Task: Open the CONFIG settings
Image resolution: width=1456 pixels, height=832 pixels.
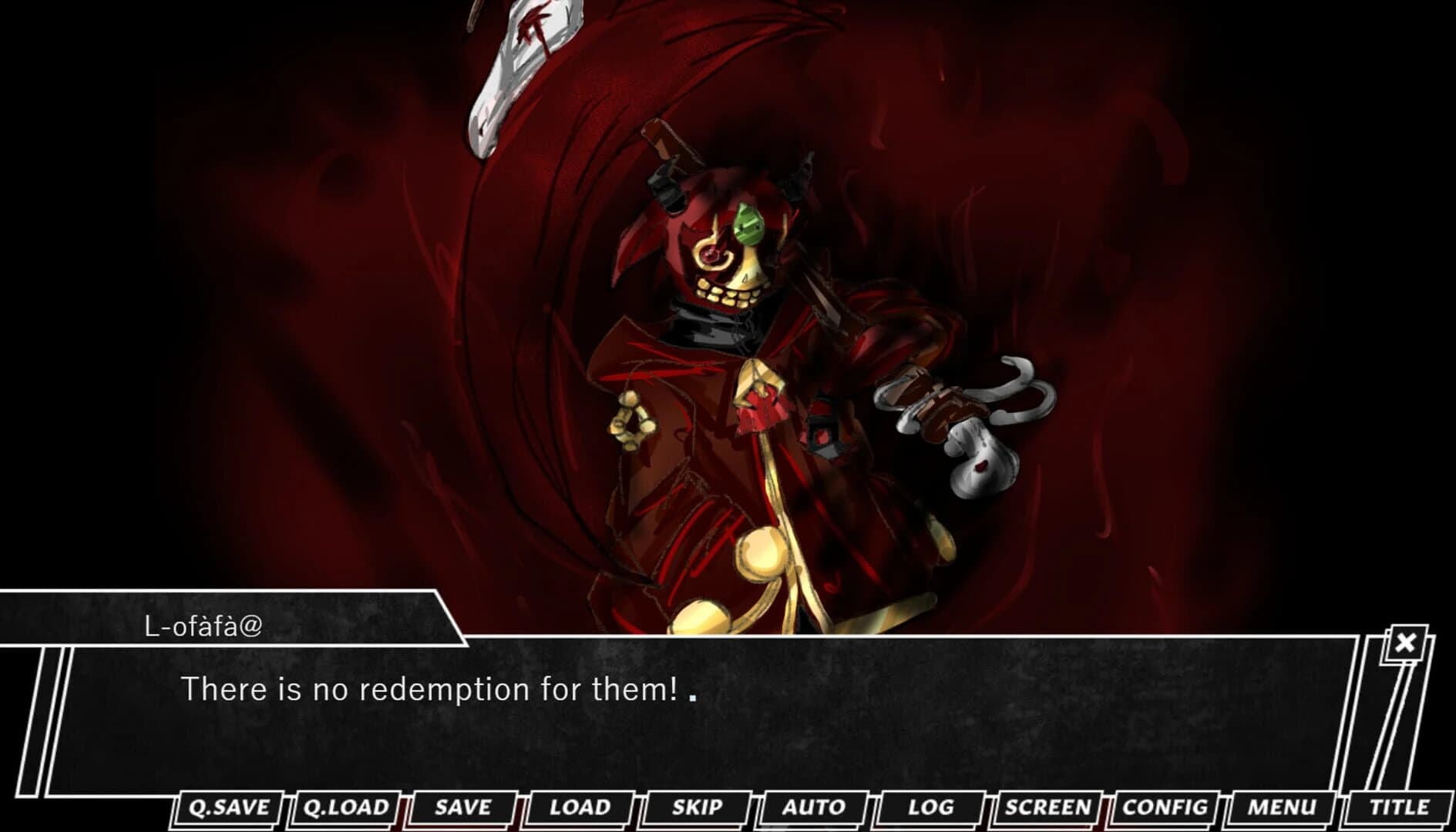Action: tap(1168, 808)
